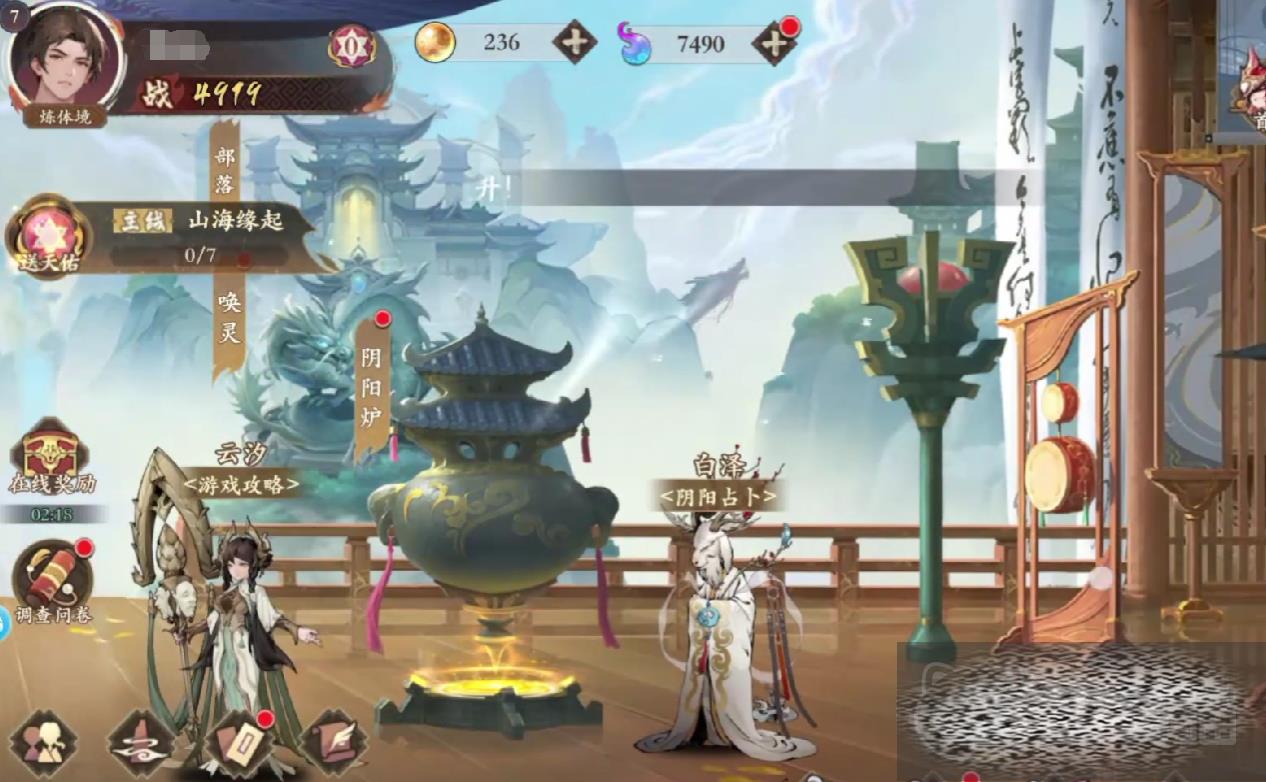This screenshot has width=1266, height=782.
Task: Open the 调查问卷 survey
Action: (52, 579)
